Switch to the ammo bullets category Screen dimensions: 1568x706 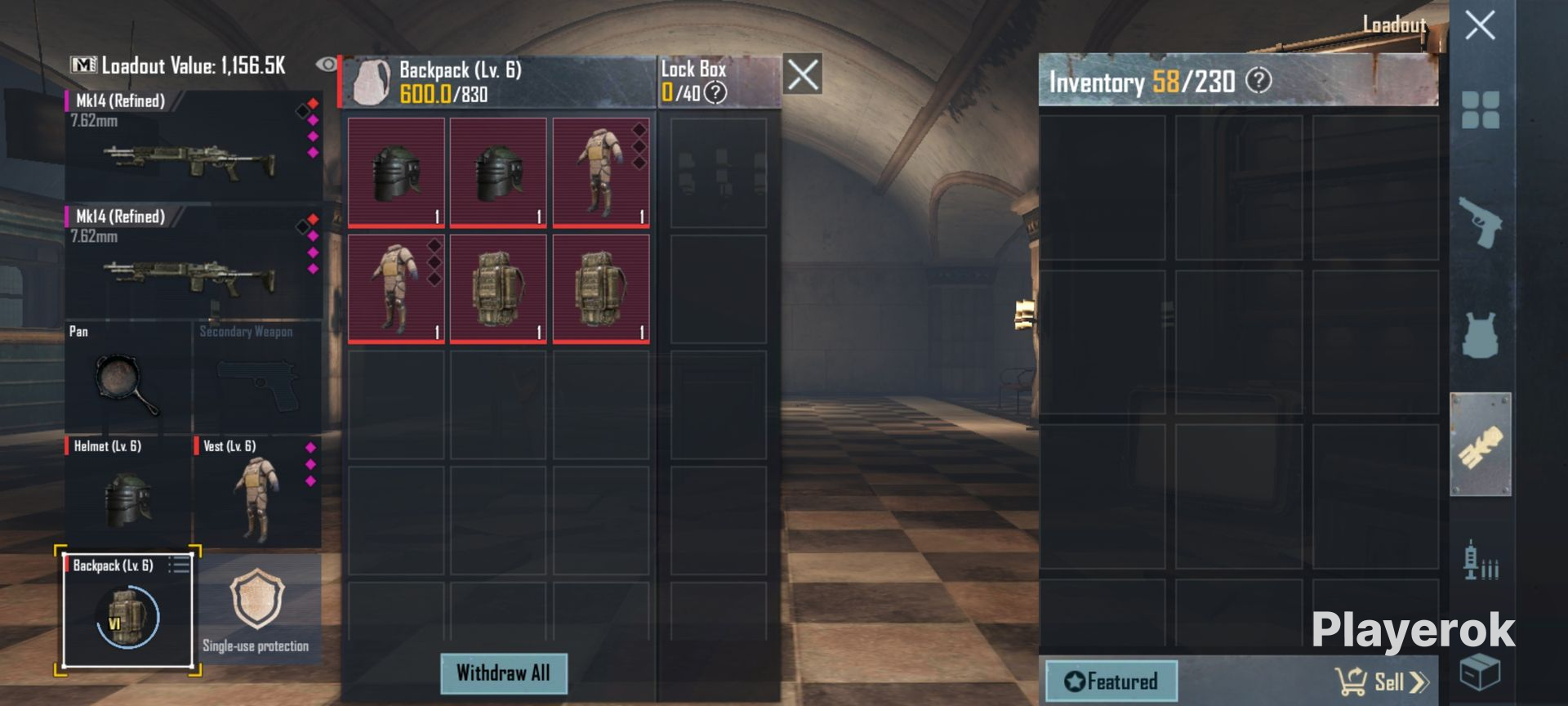pos(1480,445)
